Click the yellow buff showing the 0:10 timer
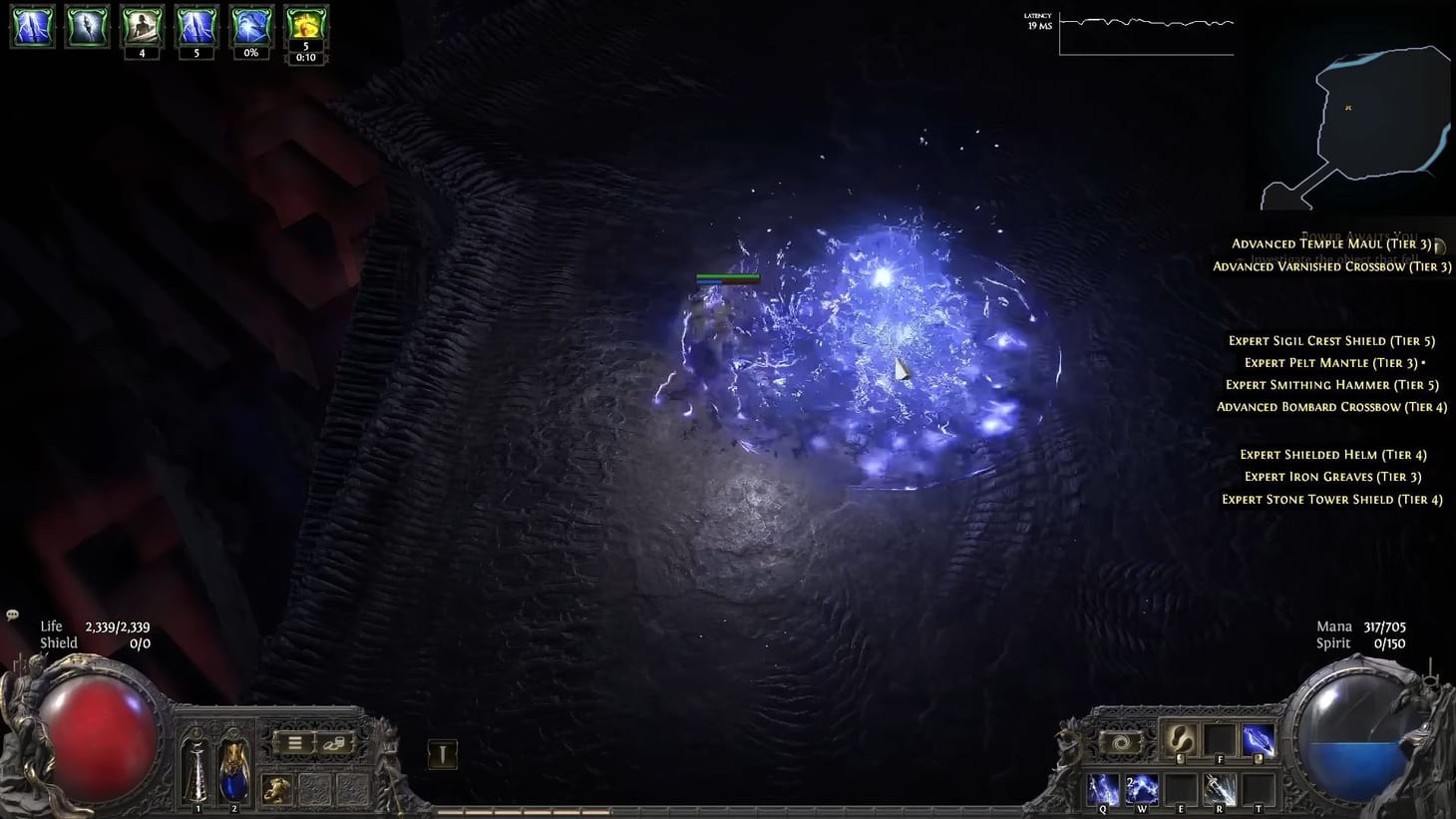 pos(305,25)
